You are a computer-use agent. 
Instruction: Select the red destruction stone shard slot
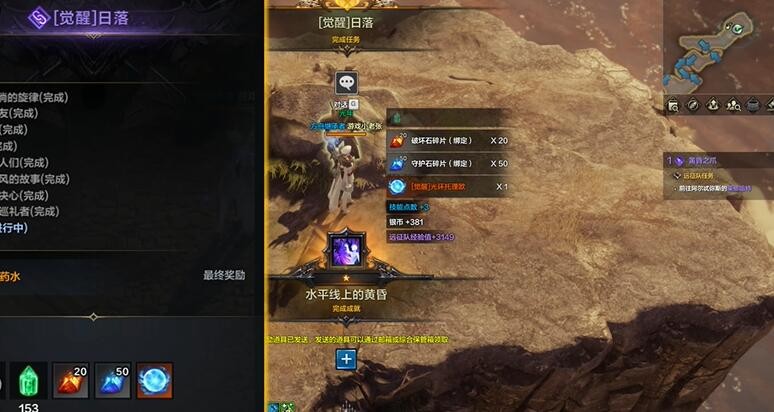pos(70,381)
